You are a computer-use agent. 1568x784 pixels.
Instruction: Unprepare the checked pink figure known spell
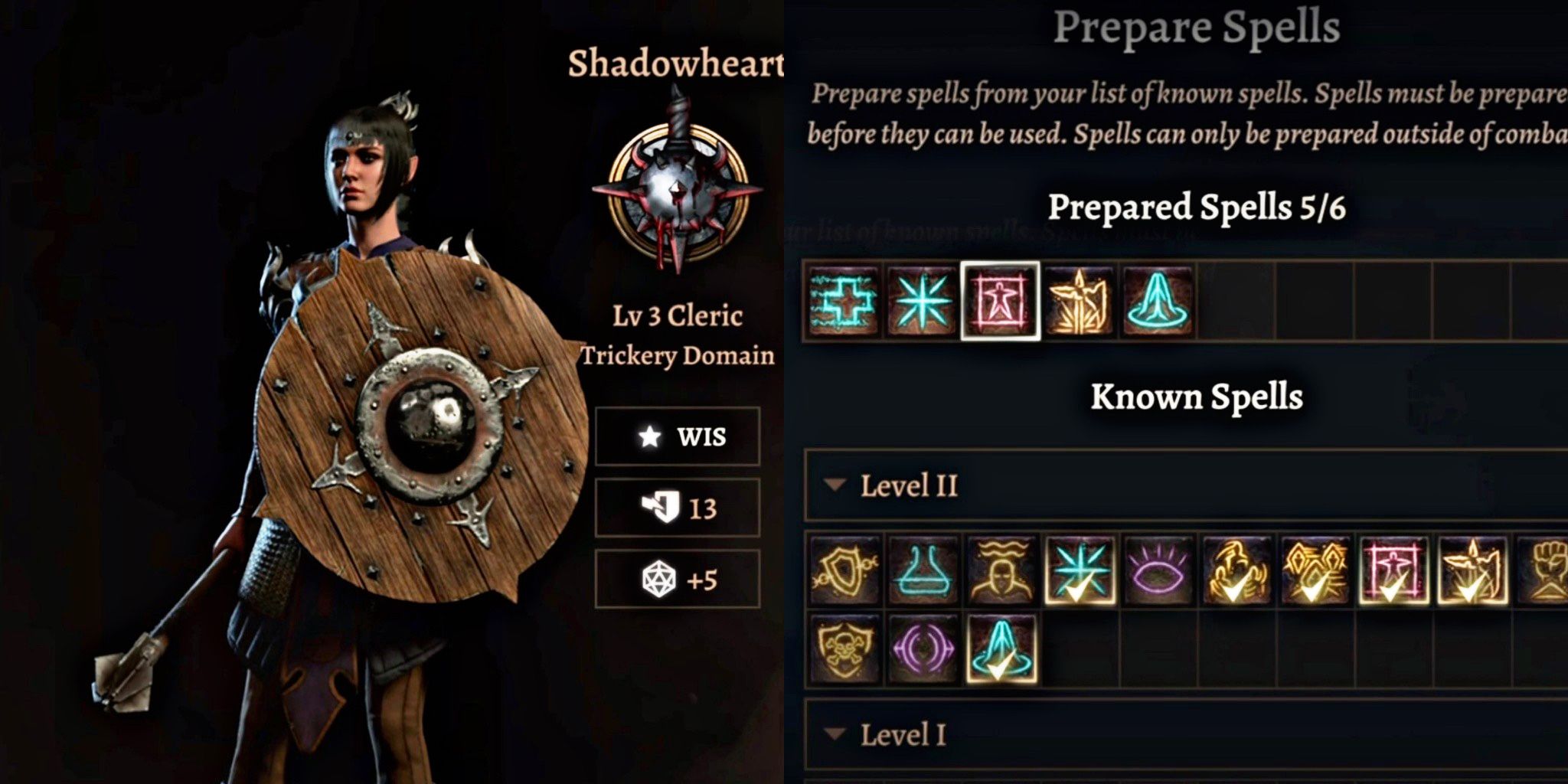[1393, 570]
